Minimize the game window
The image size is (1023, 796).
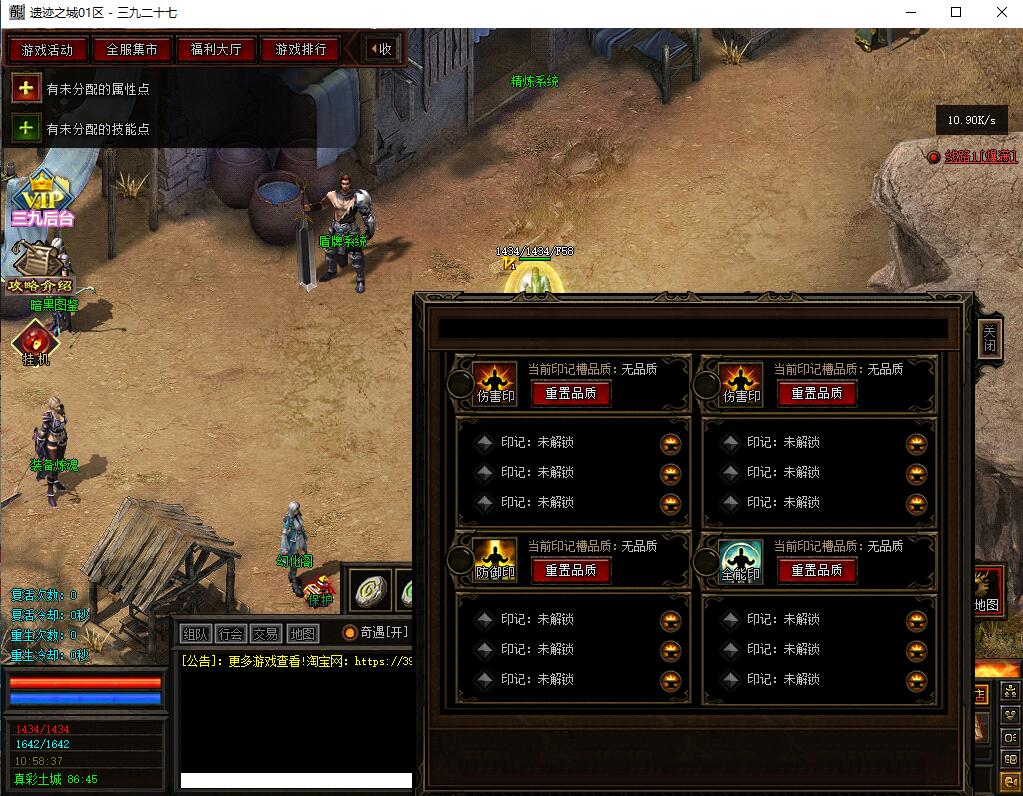coord(910,13)
